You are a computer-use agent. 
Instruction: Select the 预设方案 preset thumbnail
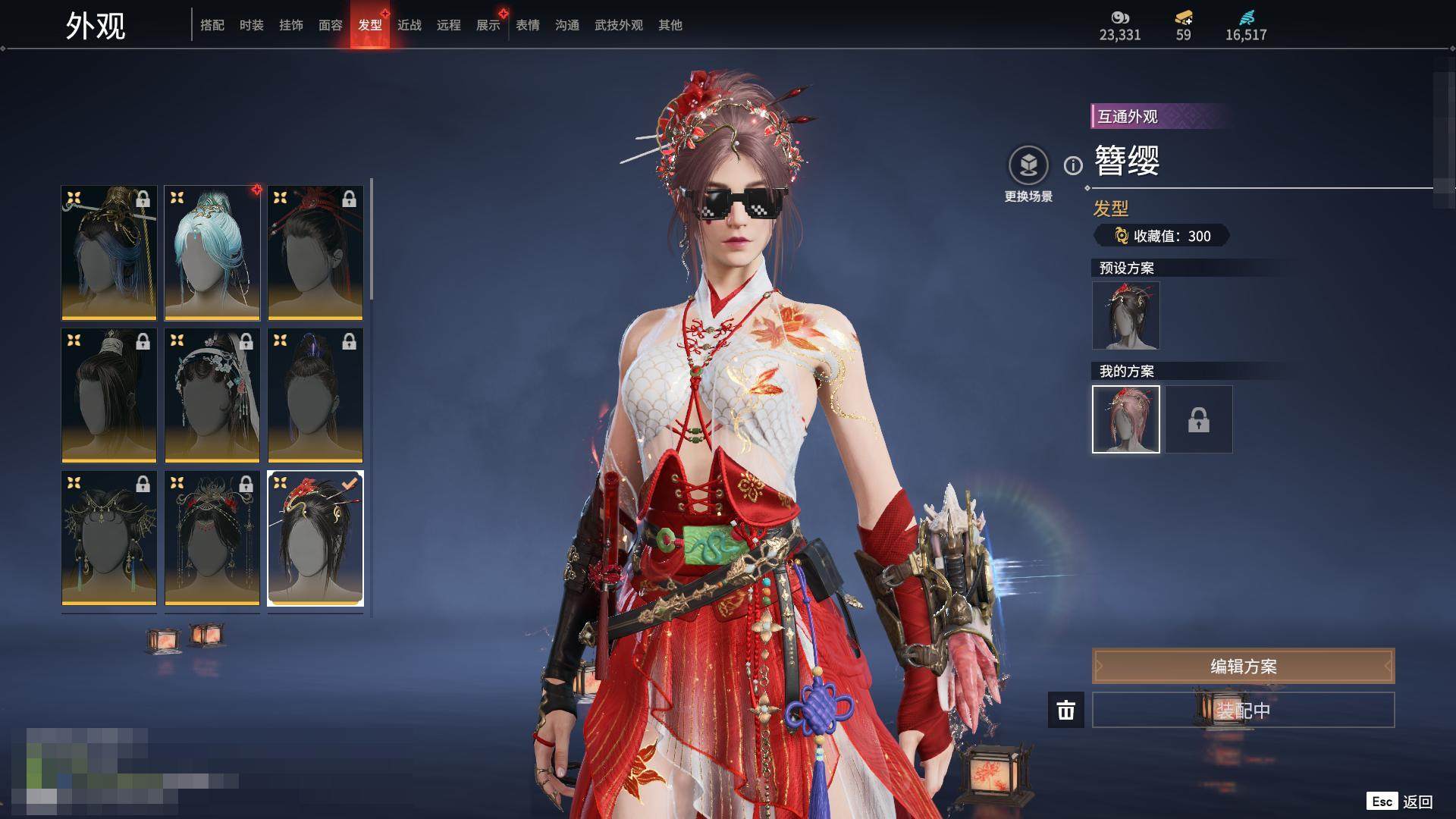pos(1125,315)
